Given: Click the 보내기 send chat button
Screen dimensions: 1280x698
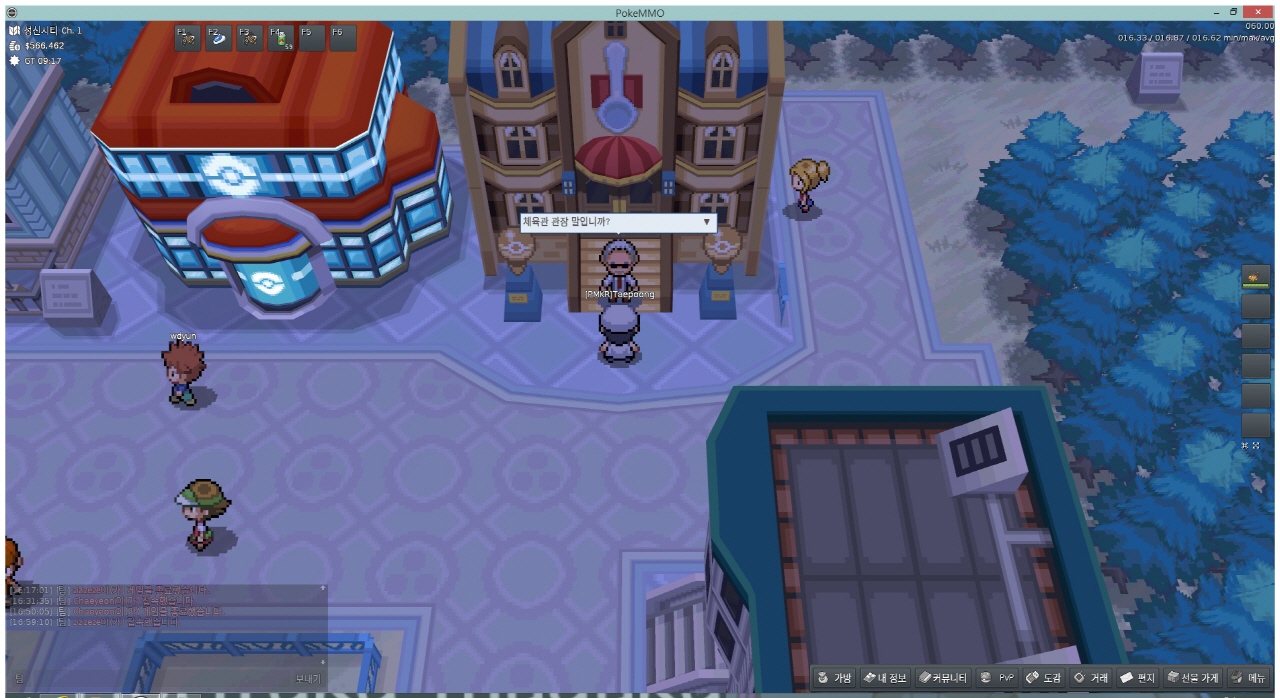Looking at the screenshot, I should pos(307,678).
